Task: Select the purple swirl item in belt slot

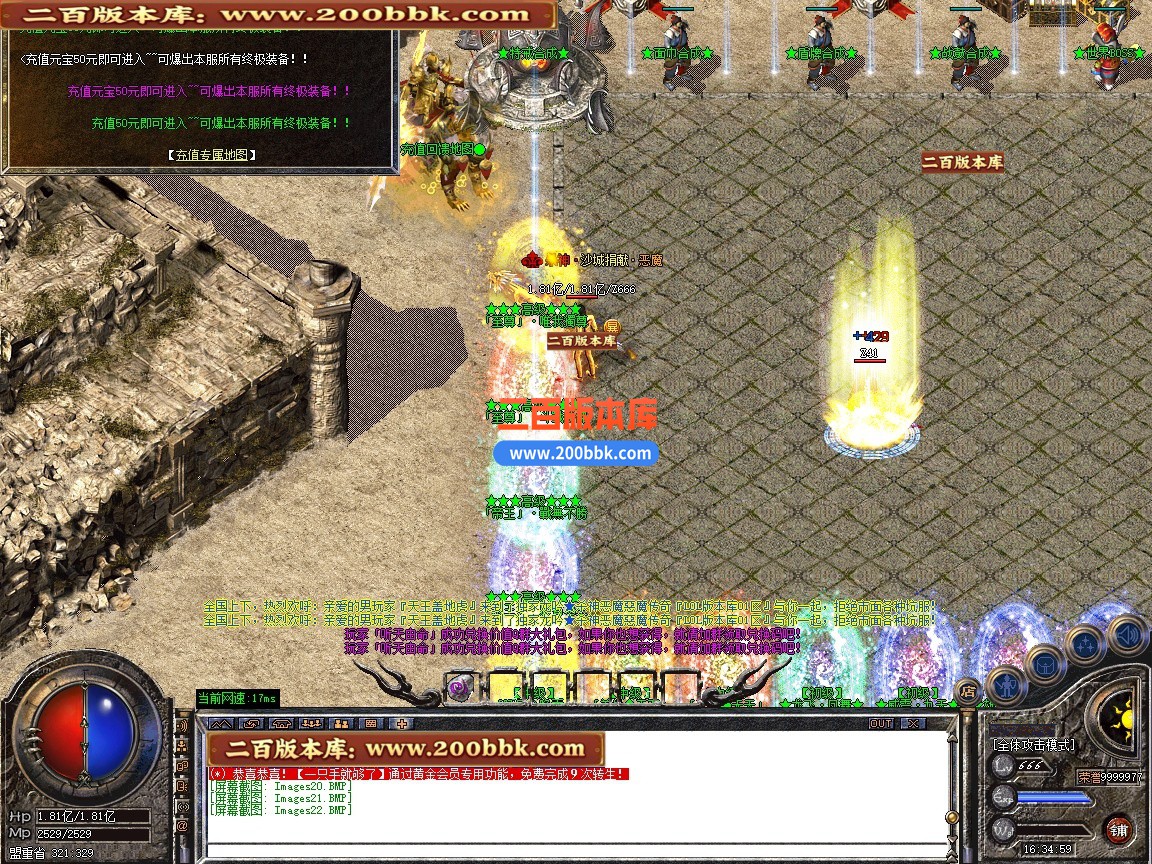Action: pos(460,687)
